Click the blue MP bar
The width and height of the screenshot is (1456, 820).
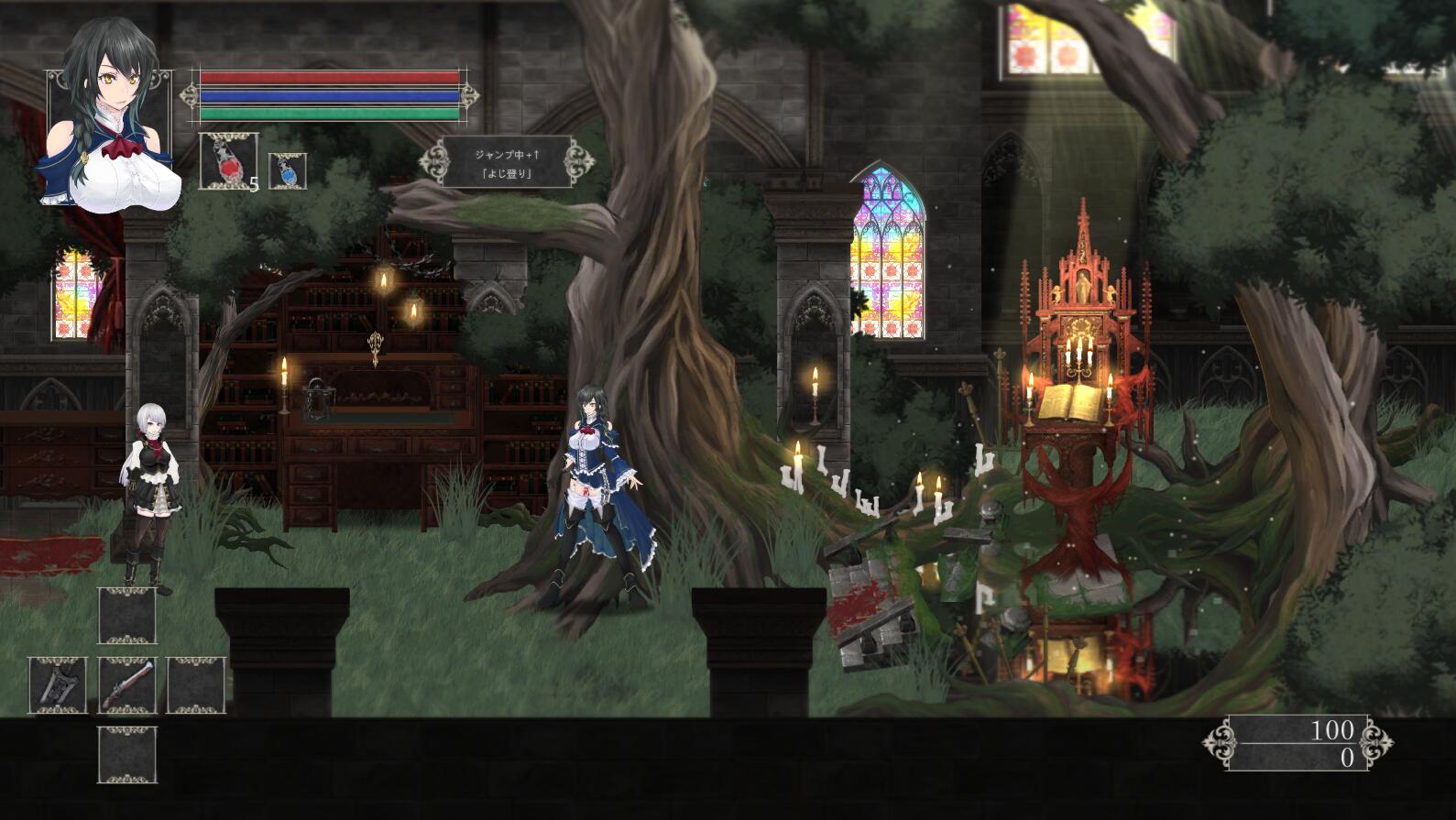(330, 94)
